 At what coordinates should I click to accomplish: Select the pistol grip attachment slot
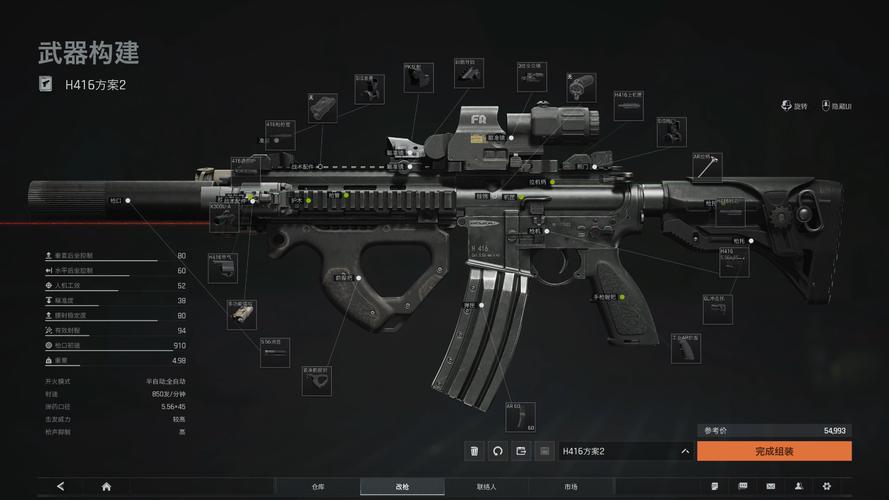pyautogui.click(x=686, y=347)
